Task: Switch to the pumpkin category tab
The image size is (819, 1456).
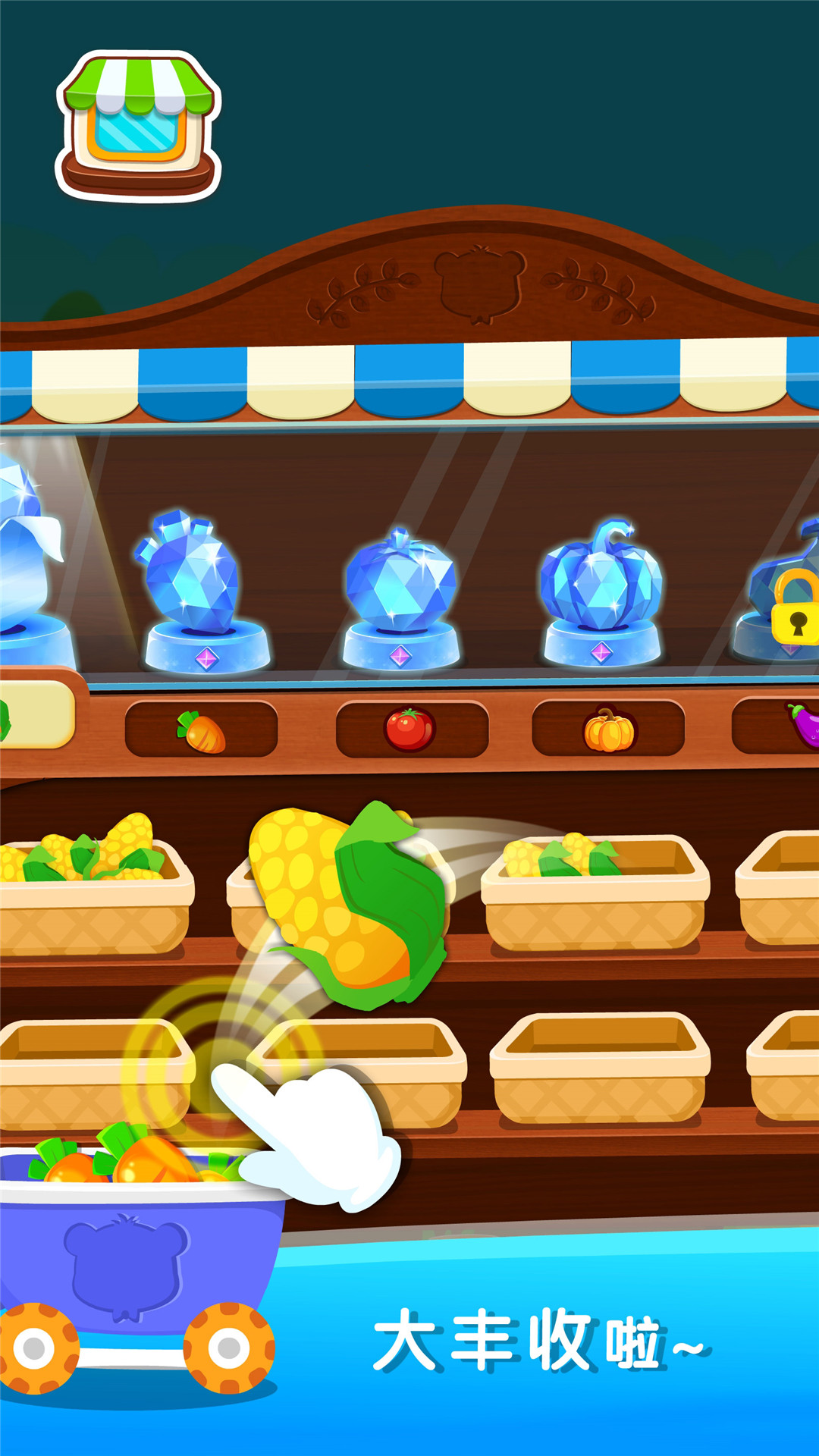Action: coord(608,730)
